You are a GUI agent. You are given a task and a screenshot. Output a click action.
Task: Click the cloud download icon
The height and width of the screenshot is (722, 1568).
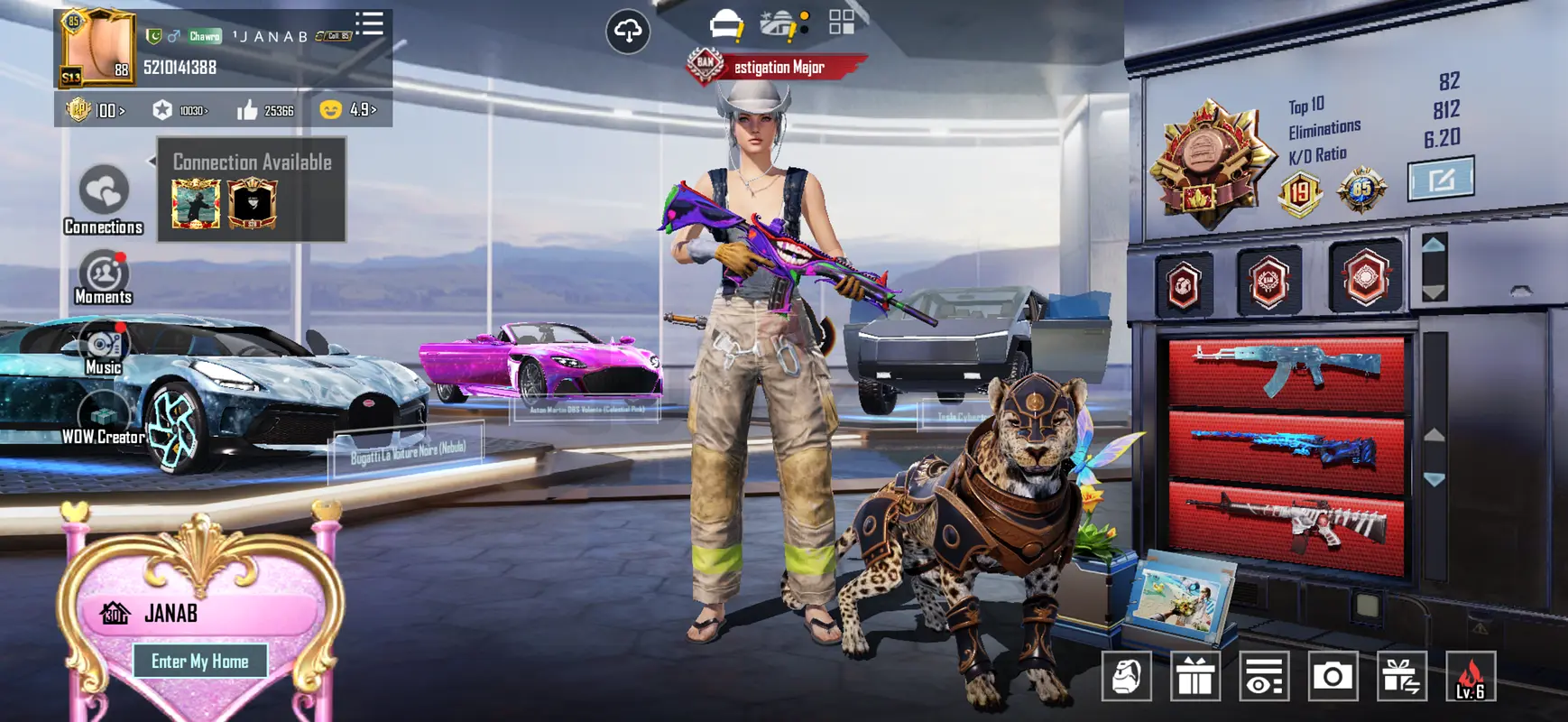point(628,32)
